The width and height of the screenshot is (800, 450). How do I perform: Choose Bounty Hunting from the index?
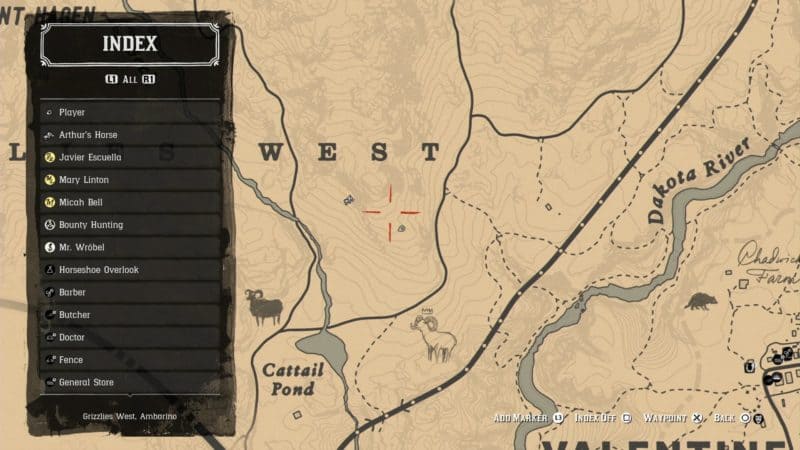tap(130, 225)
